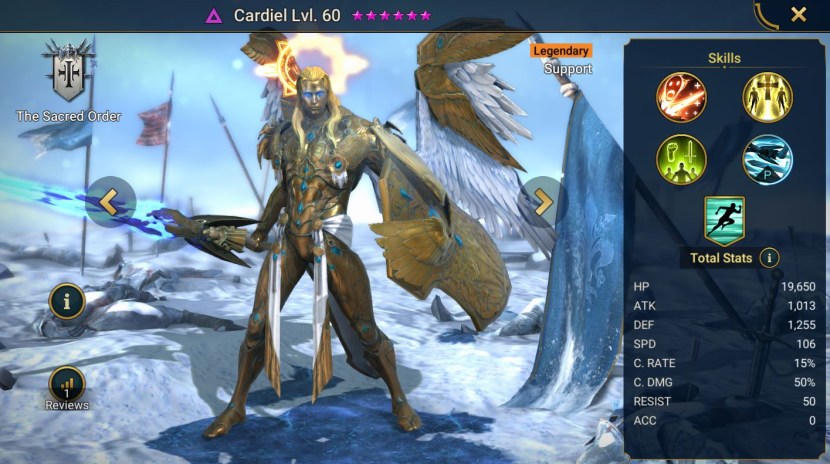Image resolution: width=830 pixels, height=464 pixels.
Task: Click the purple affinity triangle icon
Action: coord(213,15)
